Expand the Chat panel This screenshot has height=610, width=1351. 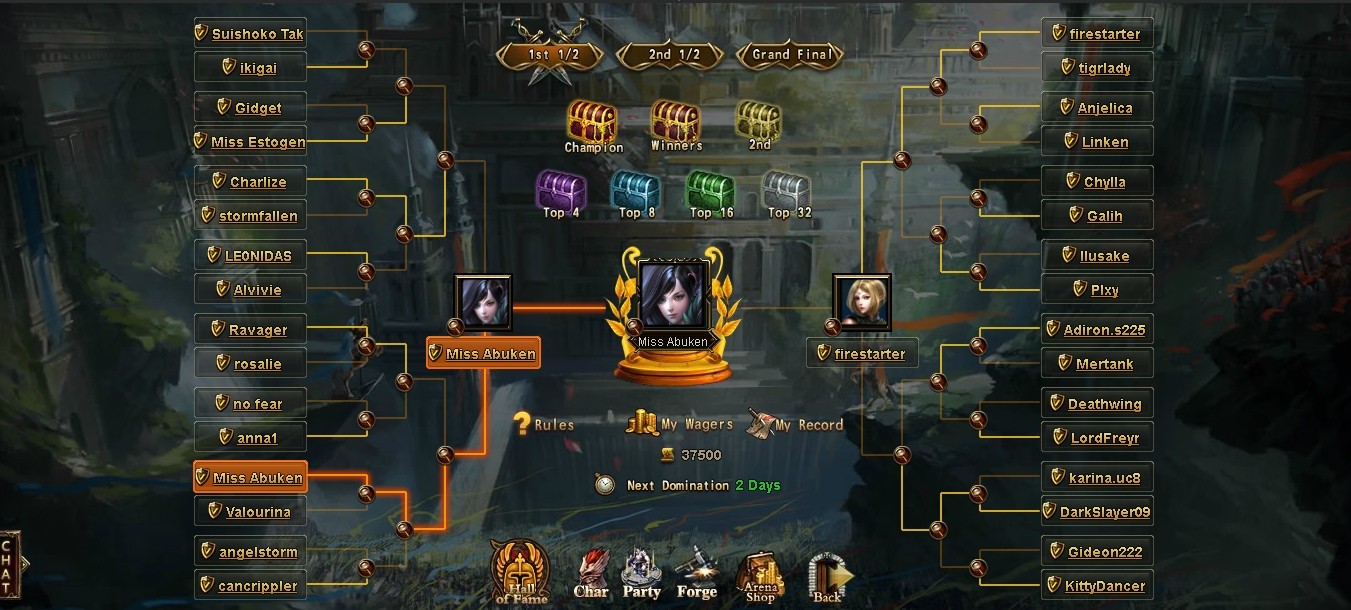(9, 568)
